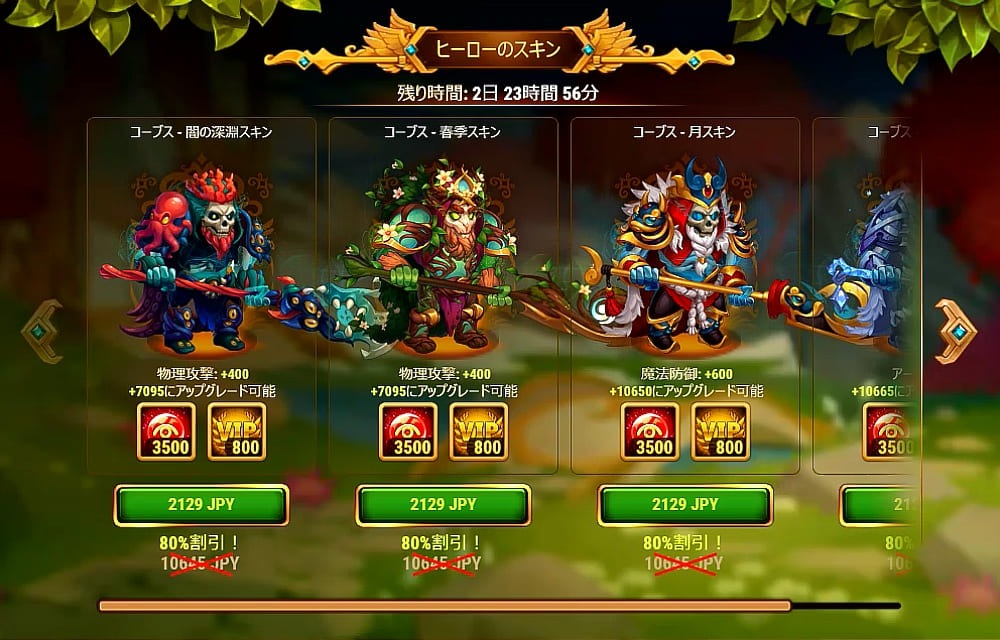Buy the 闇の深淵 skin for 2129 JPY
This screenshot has width=1000, height=640.
(x=201, y=505)
